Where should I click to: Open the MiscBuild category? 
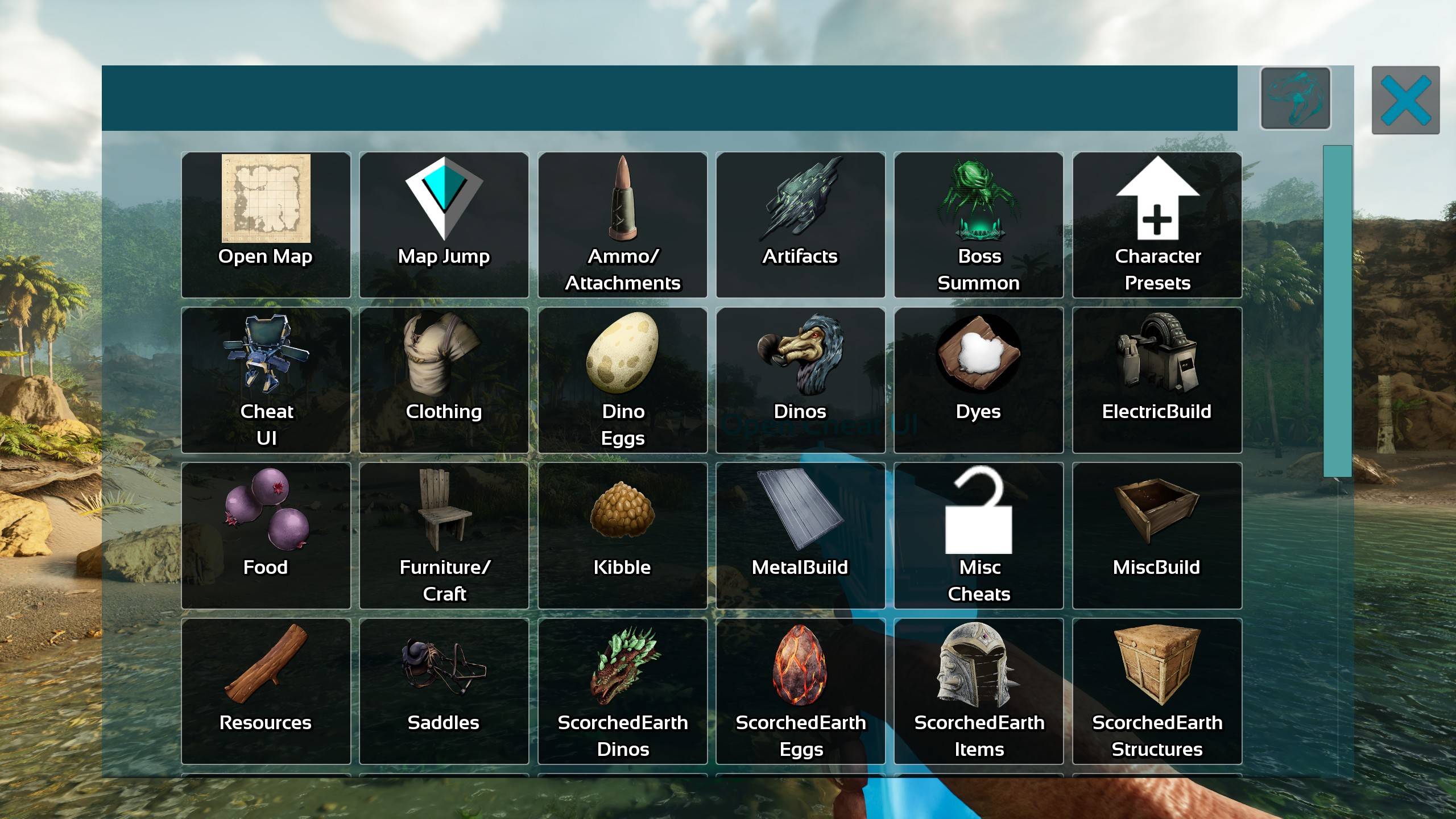tap(1157, 535)
